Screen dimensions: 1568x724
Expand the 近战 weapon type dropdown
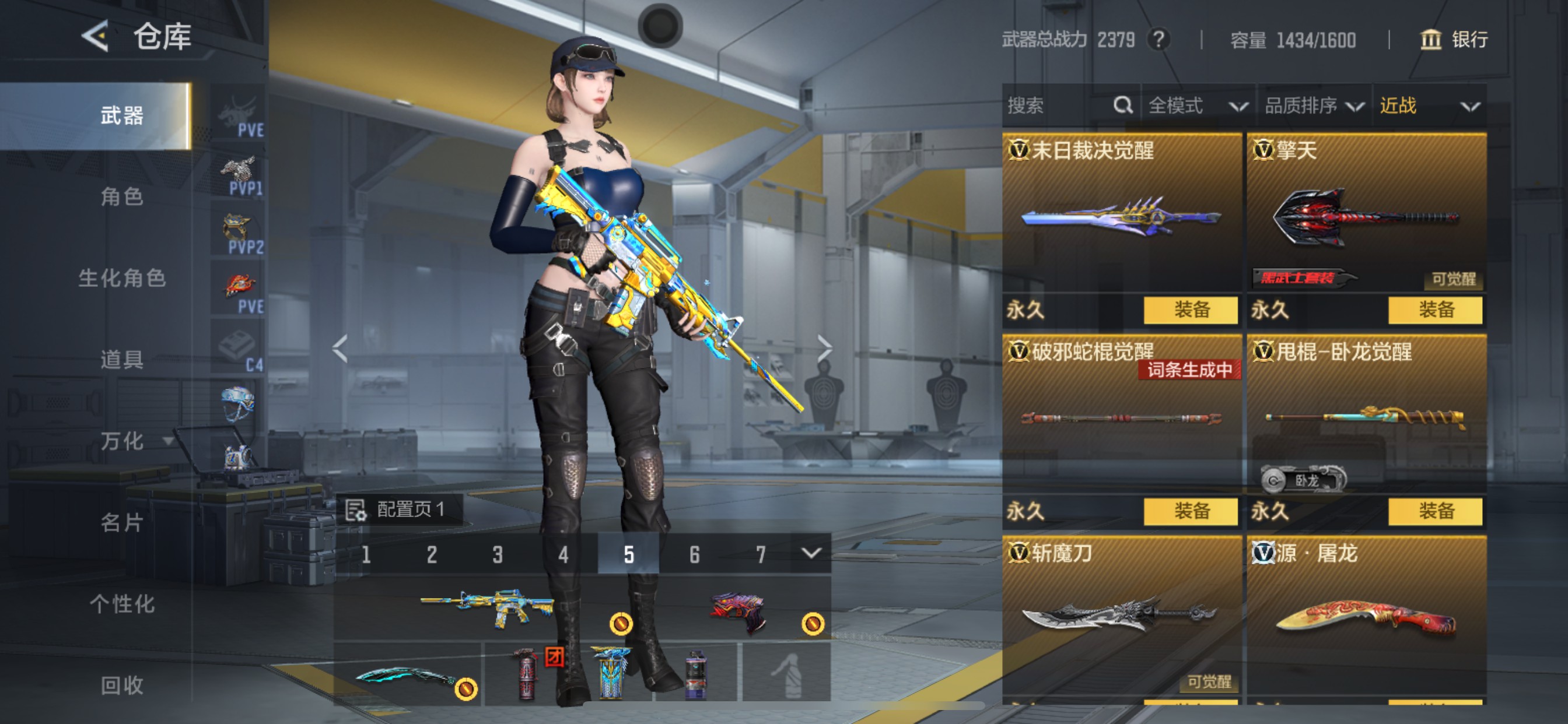pyautogui.click(x=1428, y=106)
